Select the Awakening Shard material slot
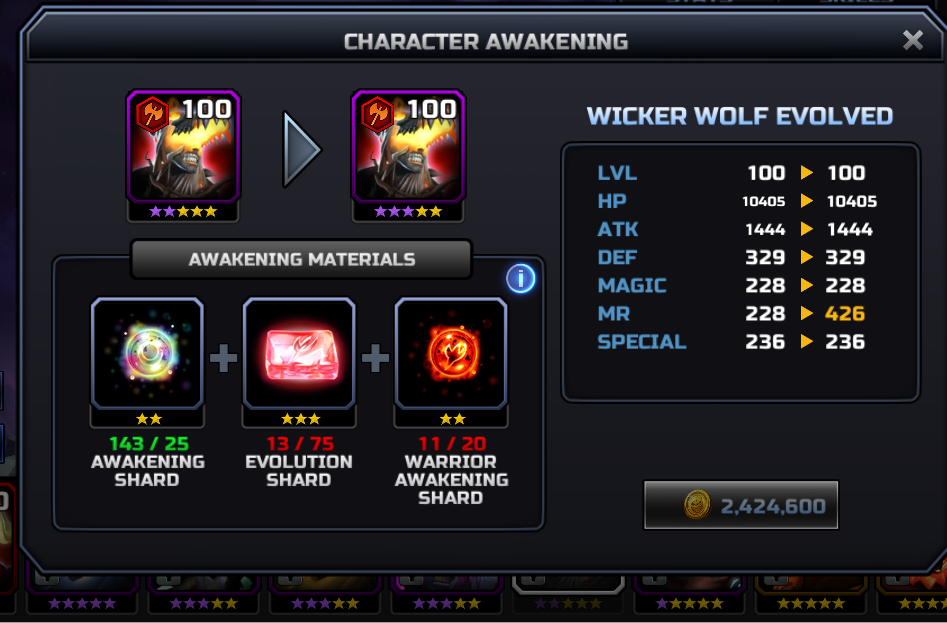The width and height of the screenshot is (947, 623). coord(147,353)
